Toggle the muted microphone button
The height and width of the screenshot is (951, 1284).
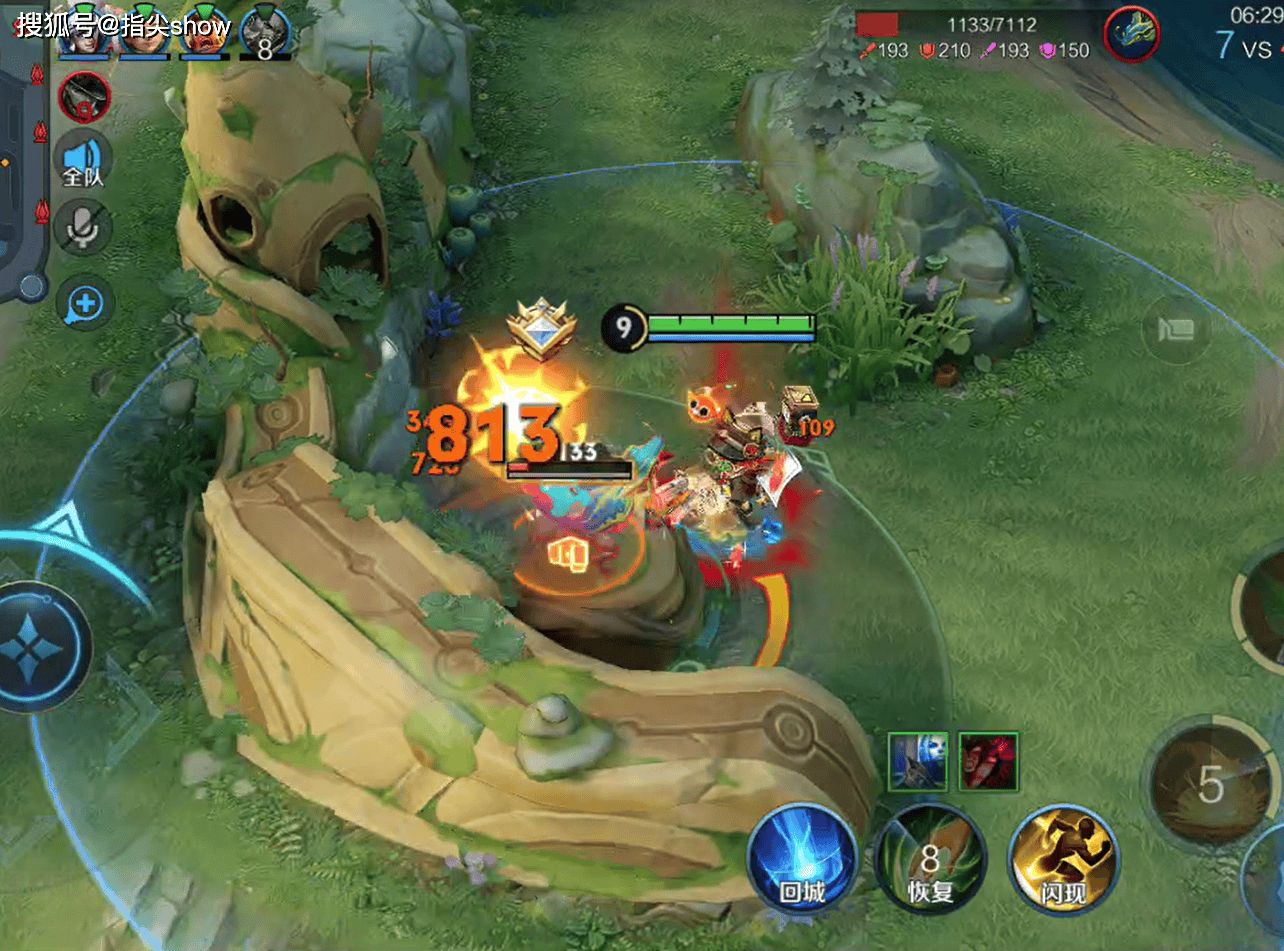[84, 229]
